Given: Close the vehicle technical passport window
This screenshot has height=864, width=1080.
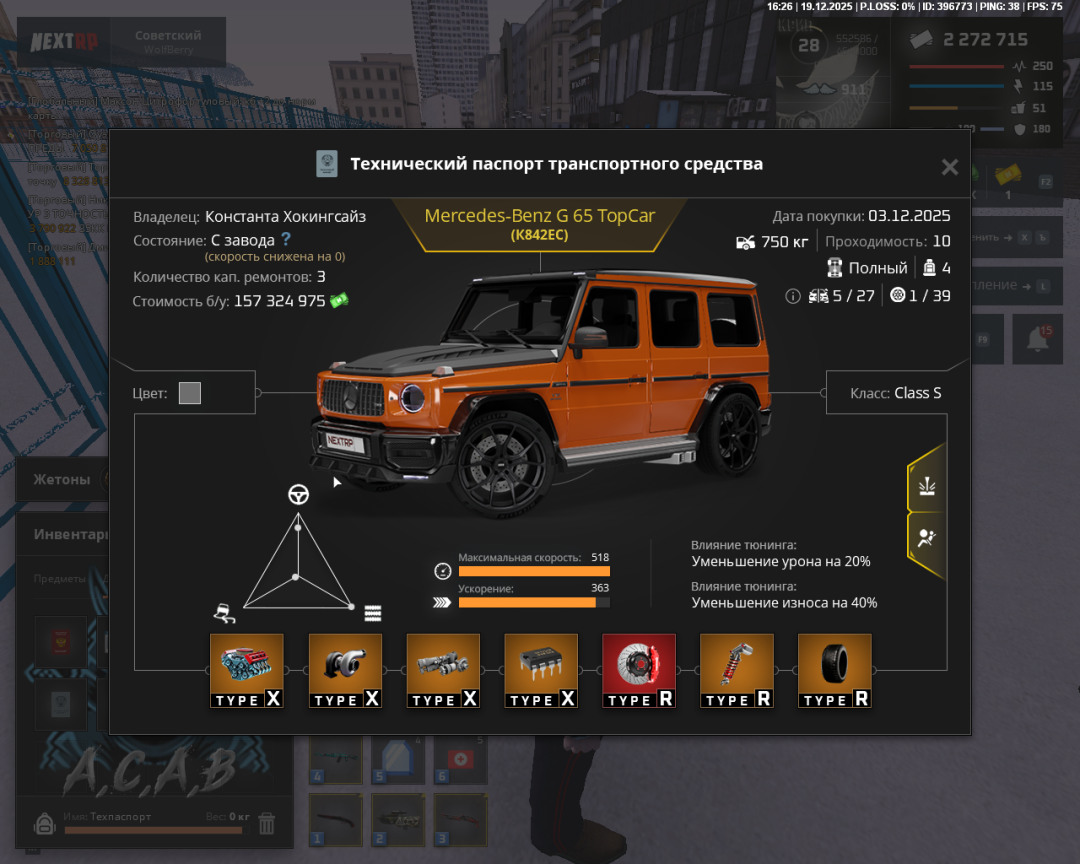Looking at the screenshot, I should (949, 167).
